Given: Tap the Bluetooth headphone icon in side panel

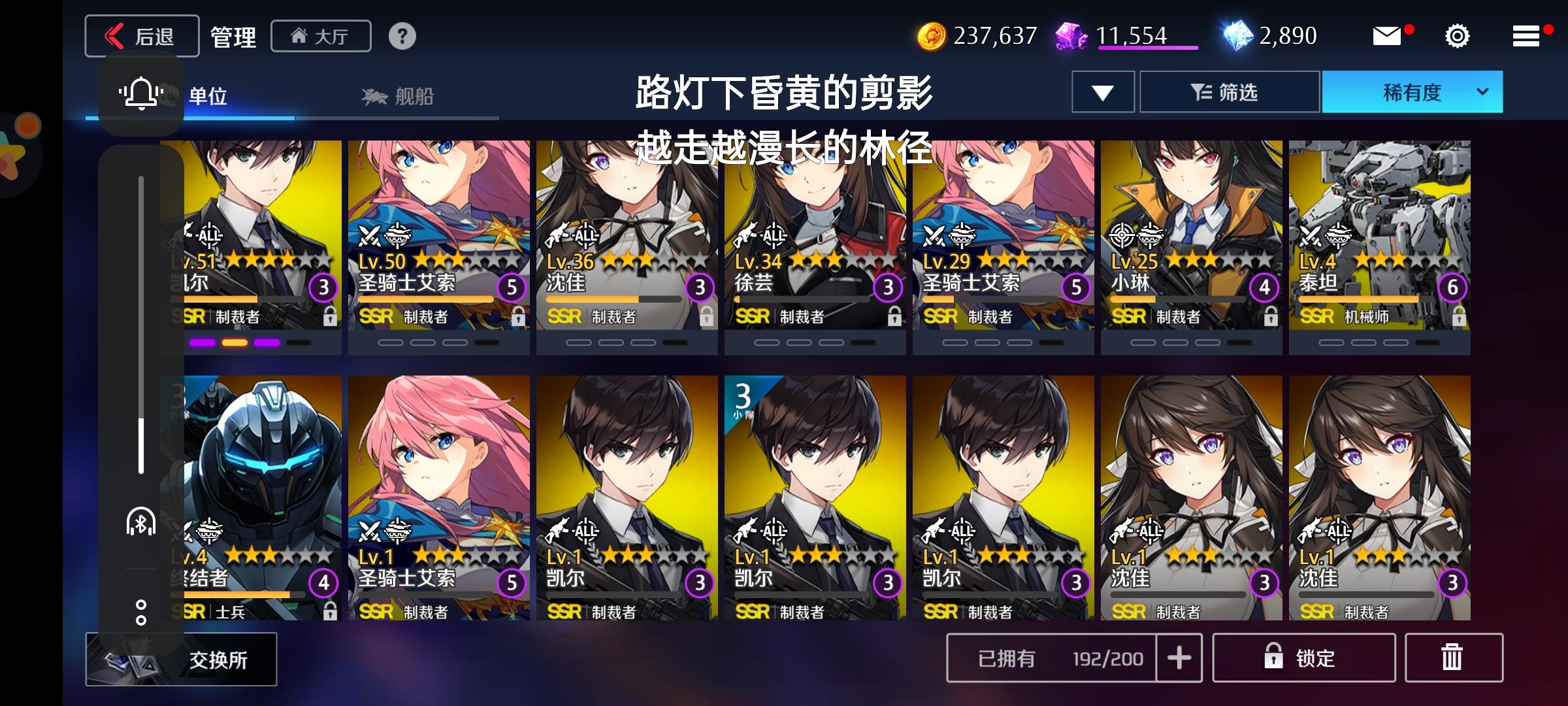Looking at the screenshot, I should [141, 521].
